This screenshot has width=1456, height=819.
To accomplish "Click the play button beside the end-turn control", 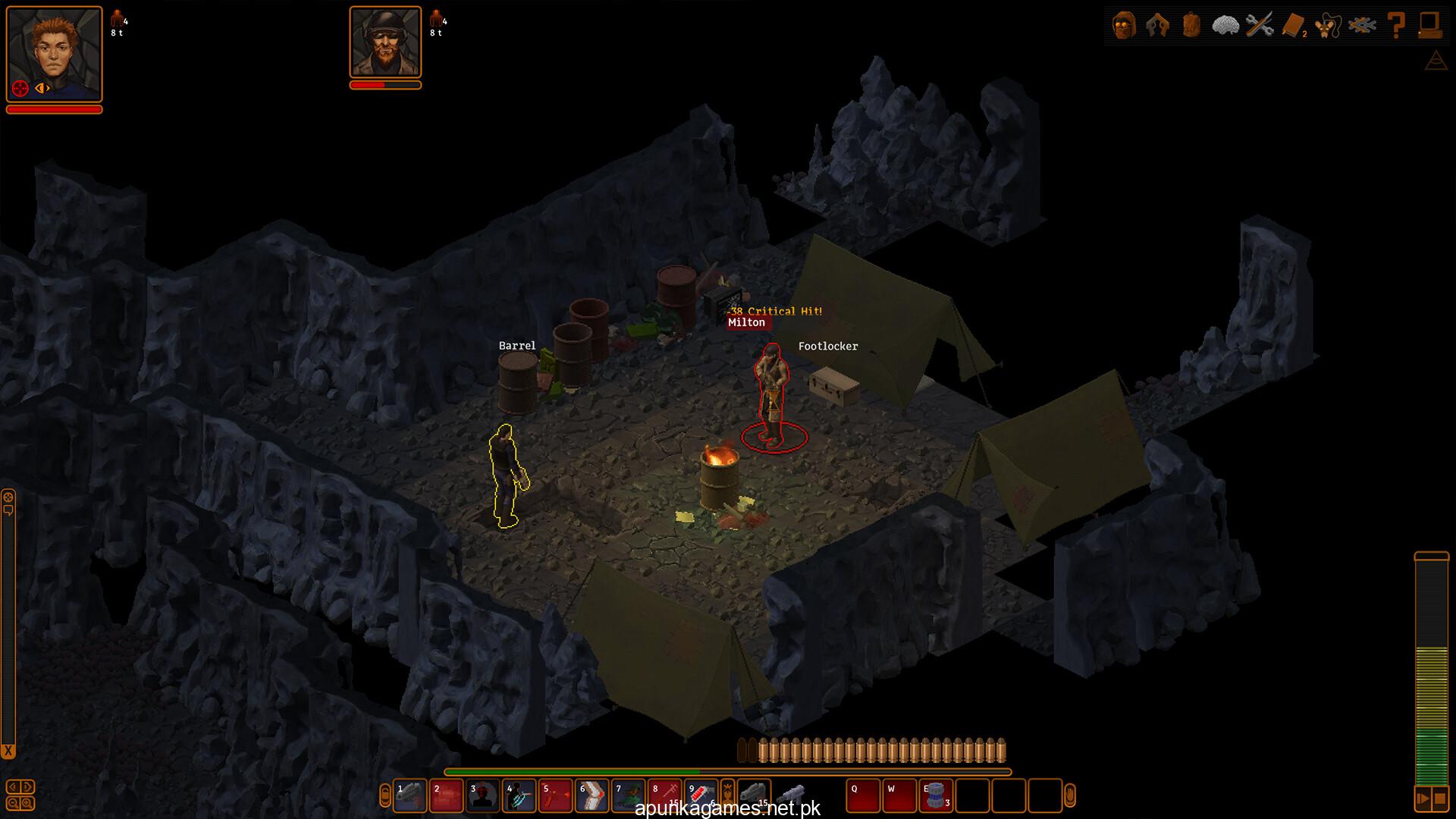I will [1422, 799].
